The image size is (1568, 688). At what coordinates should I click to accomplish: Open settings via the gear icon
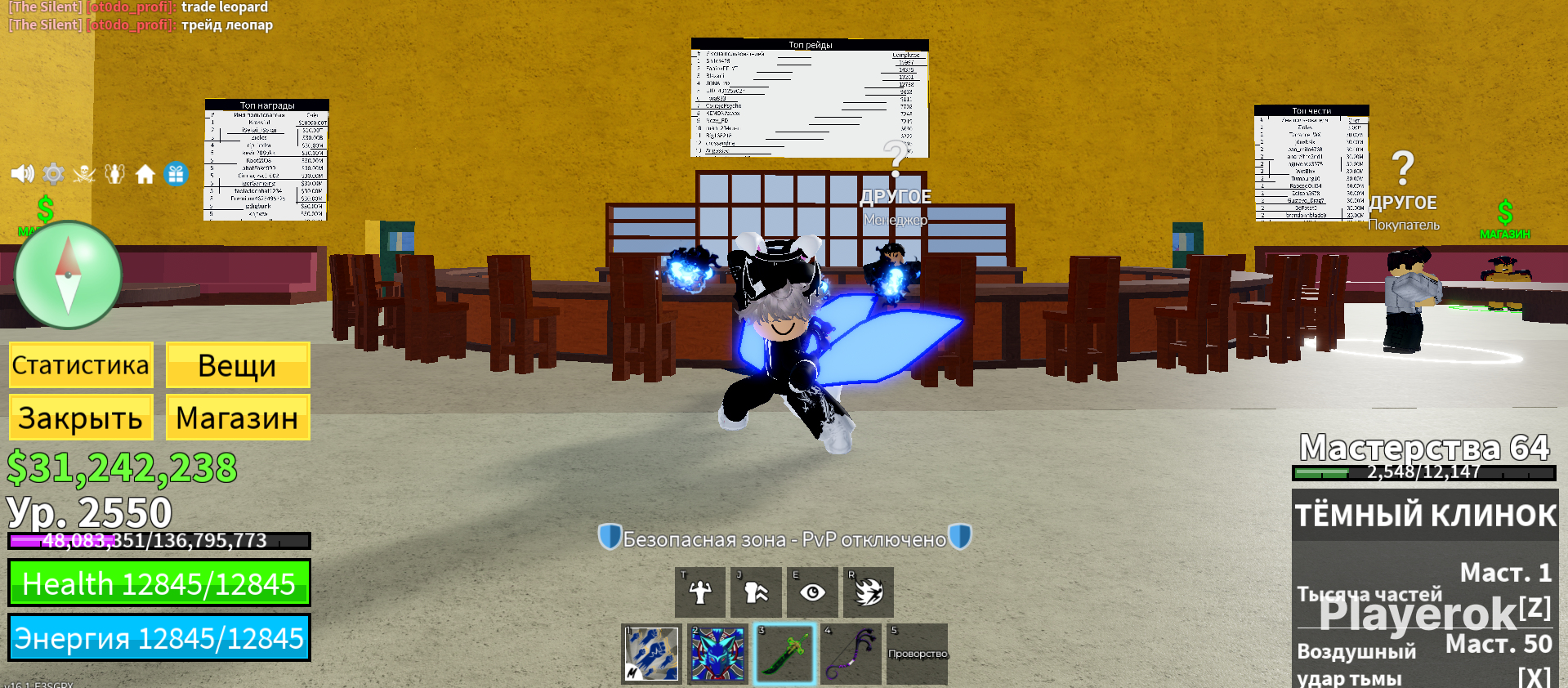click(x=53, y=172)
